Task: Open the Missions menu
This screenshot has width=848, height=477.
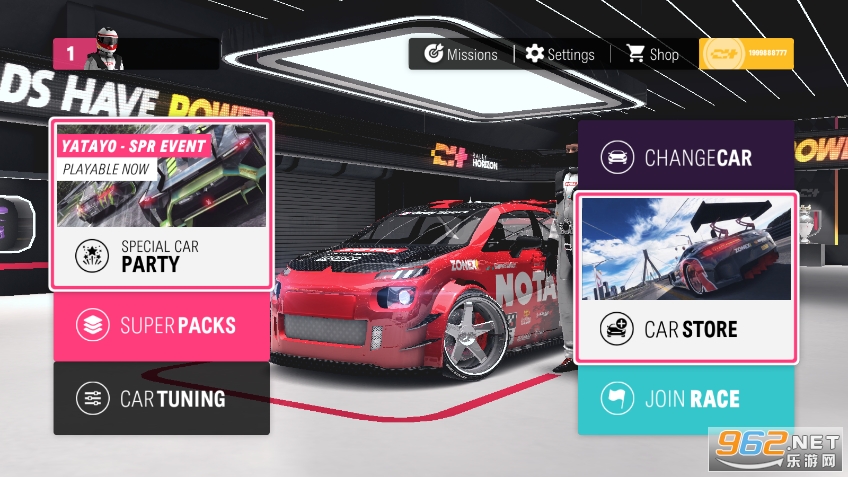Action: tap(461, 54)
